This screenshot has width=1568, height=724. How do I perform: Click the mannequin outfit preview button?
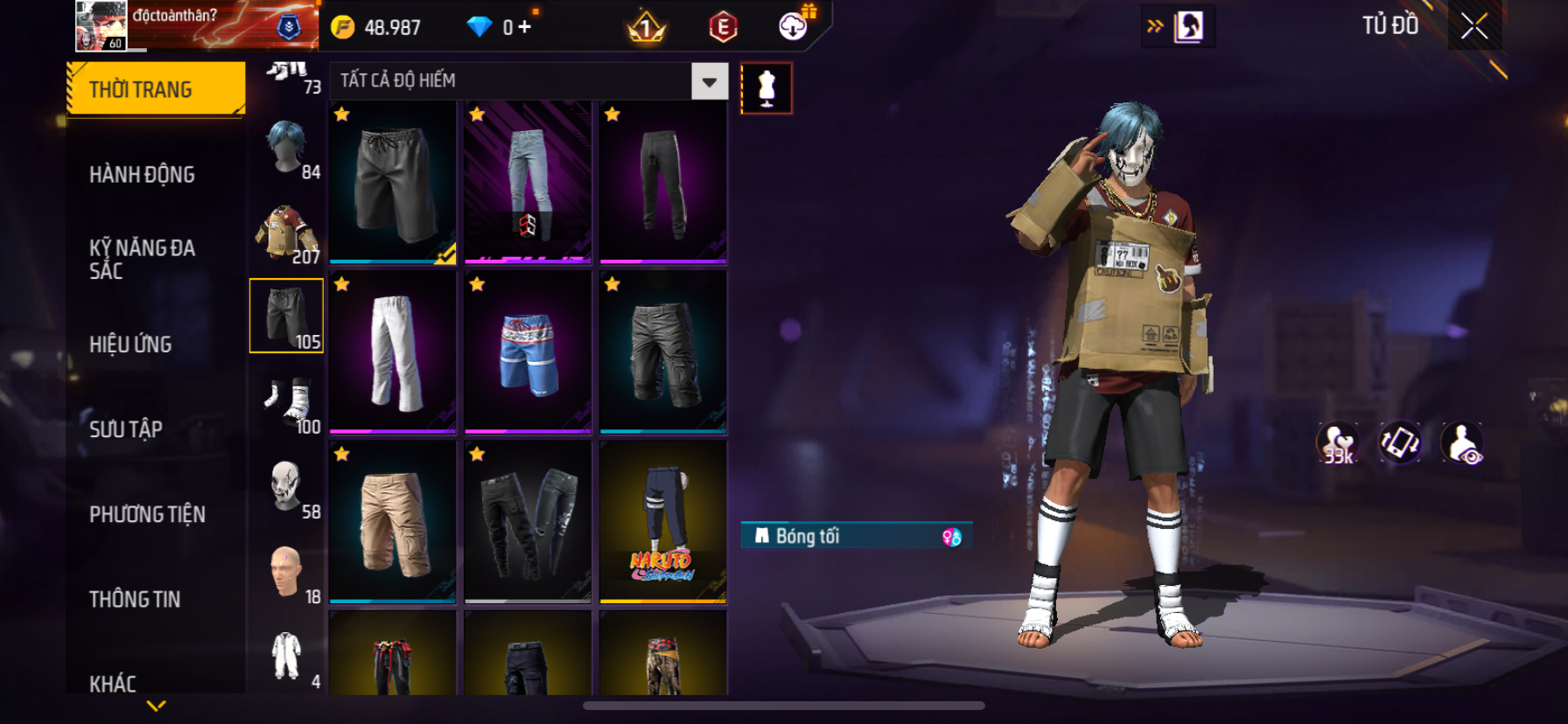[766, 88]
